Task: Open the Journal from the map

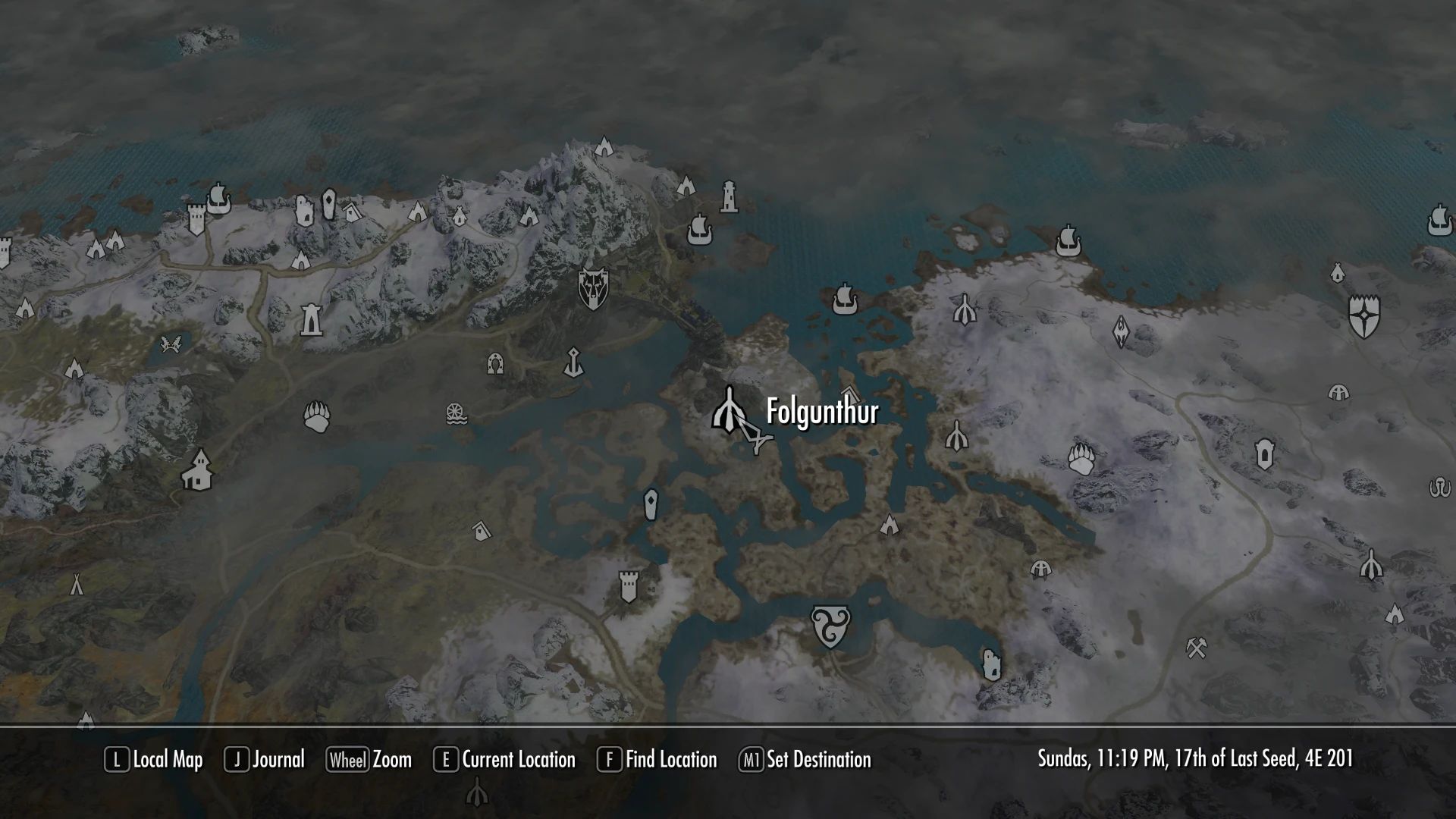Action: [265, 760]
